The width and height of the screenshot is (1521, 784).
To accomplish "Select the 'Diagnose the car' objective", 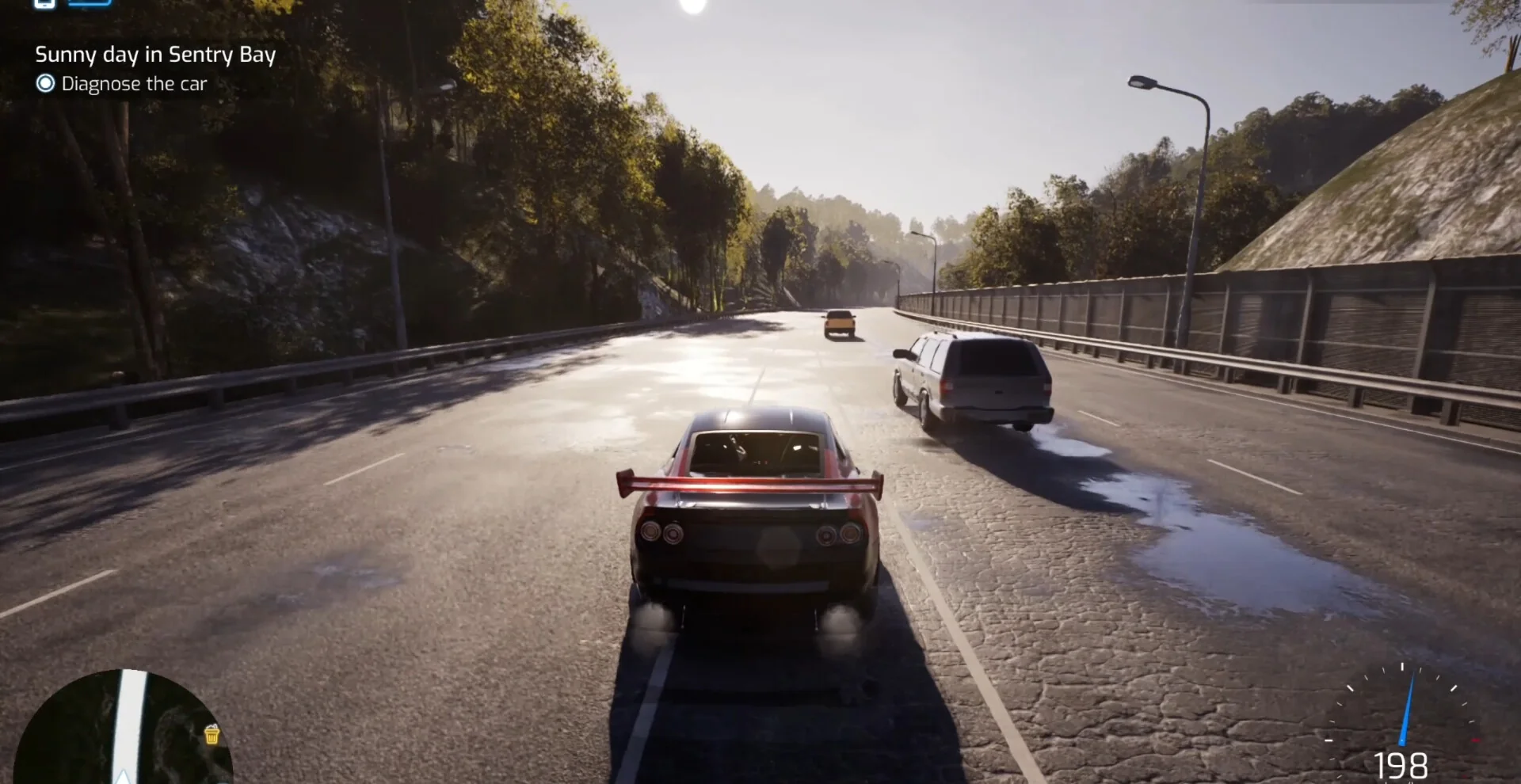I will pyautogui.click(x=133, y=84).
